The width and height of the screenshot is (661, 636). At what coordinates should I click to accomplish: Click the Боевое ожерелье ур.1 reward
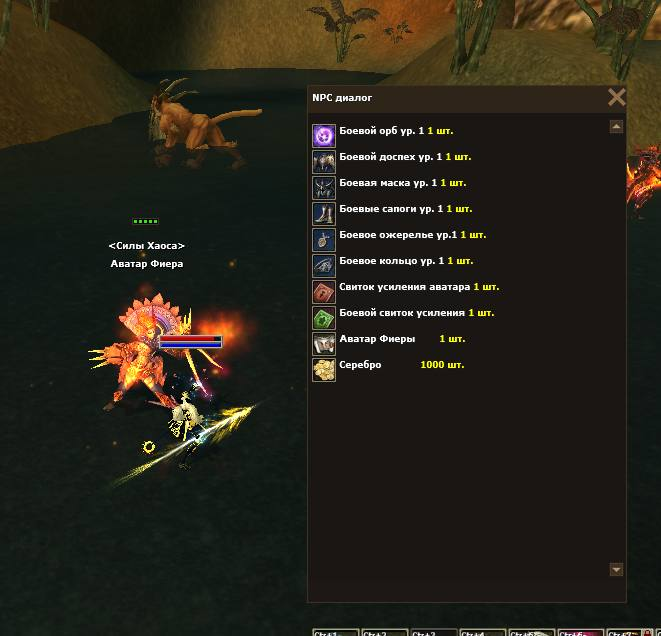[400, 235]
